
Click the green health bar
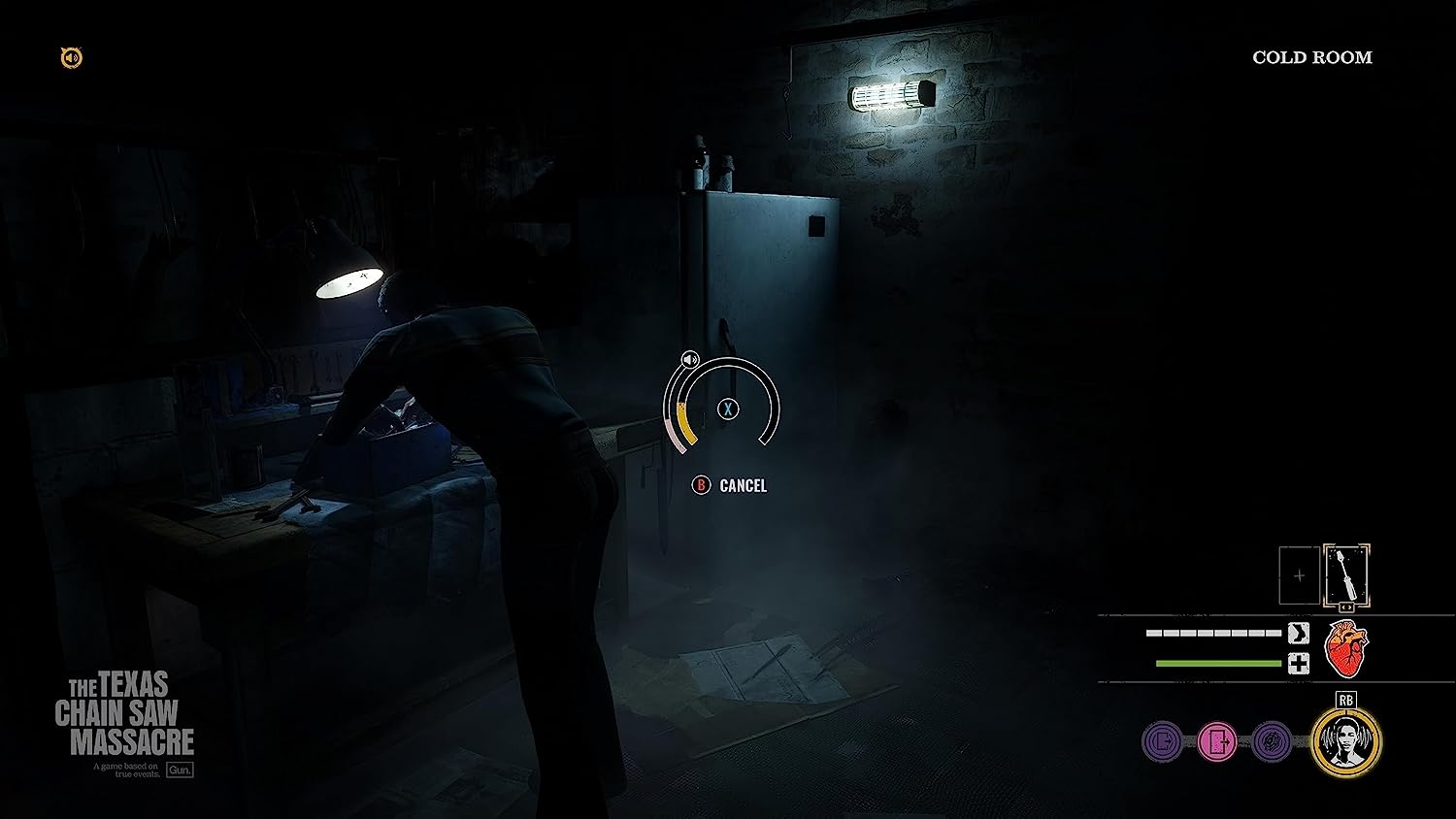click(1219, 662)
